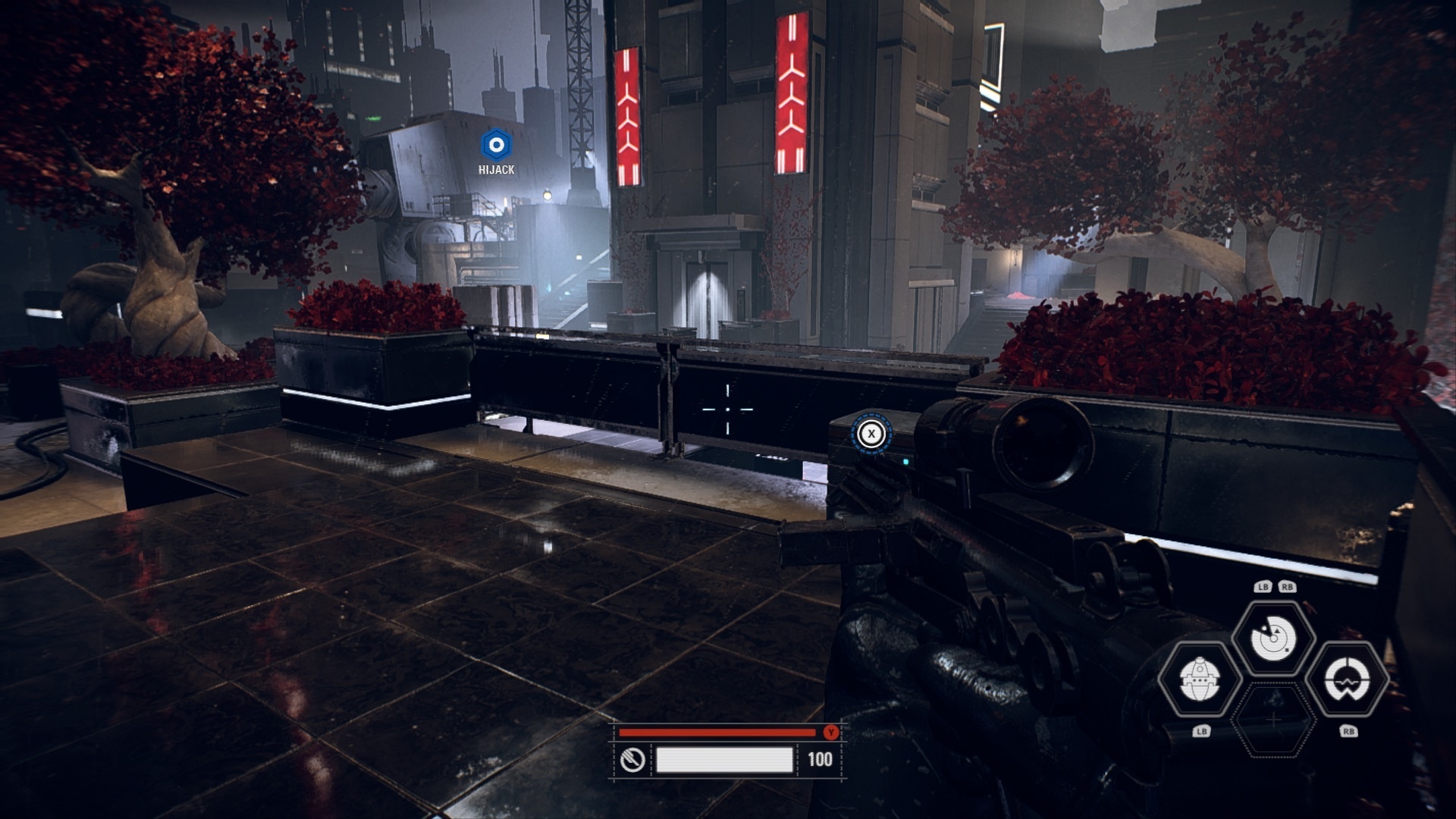Screen dimensions: 1456x819
Task: Click the empty dotted hexagon ability slot
Action: pyautogui.click(x=1274, y=719)
